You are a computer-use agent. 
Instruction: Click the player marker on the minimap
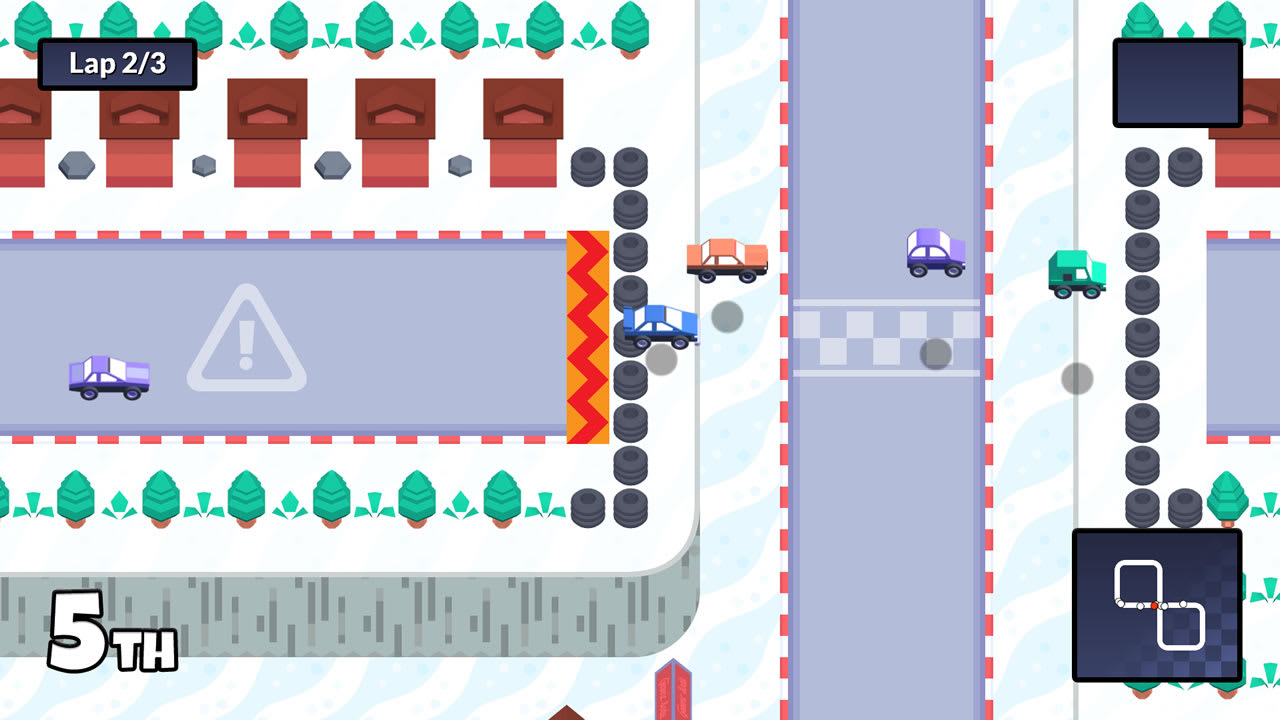(x=1154, y=606)
